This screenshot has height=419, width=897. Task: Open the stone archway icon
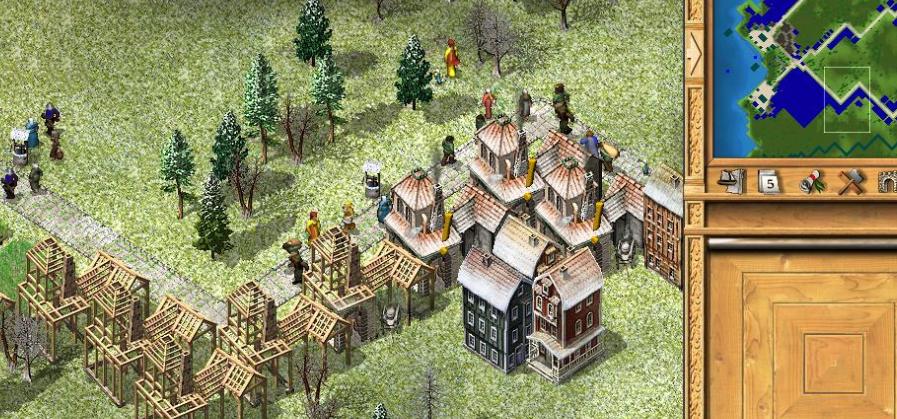point(887,181)
